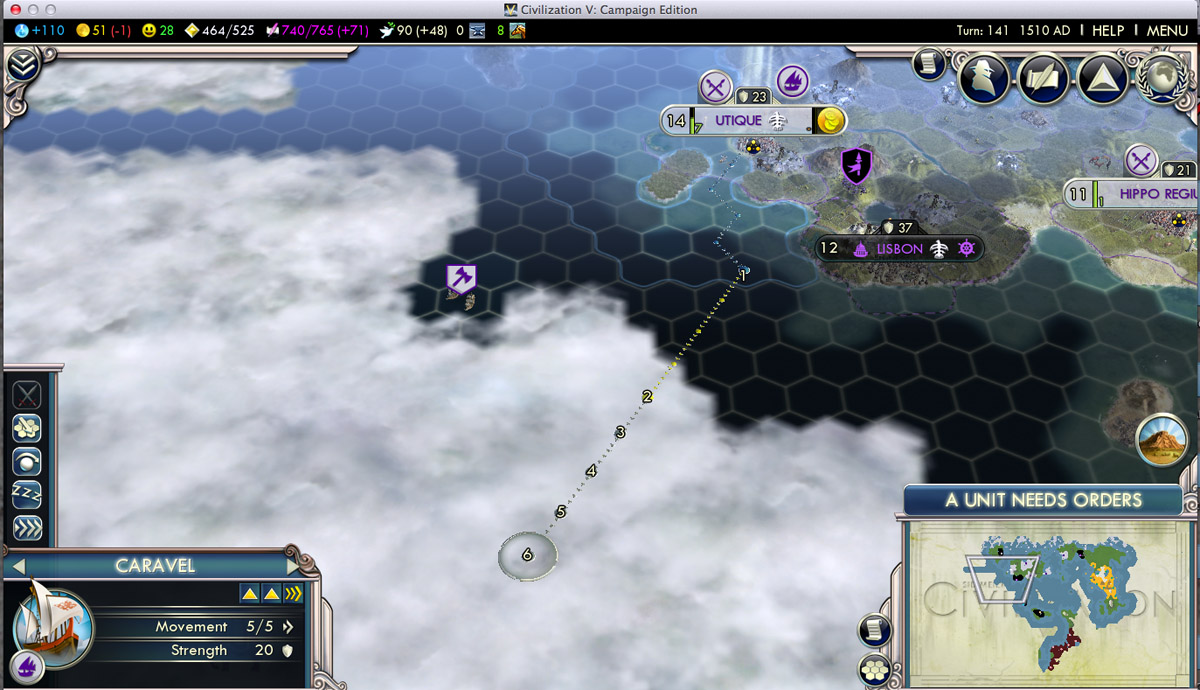
Task: Open the small scroll notification log
Action: 928,64
